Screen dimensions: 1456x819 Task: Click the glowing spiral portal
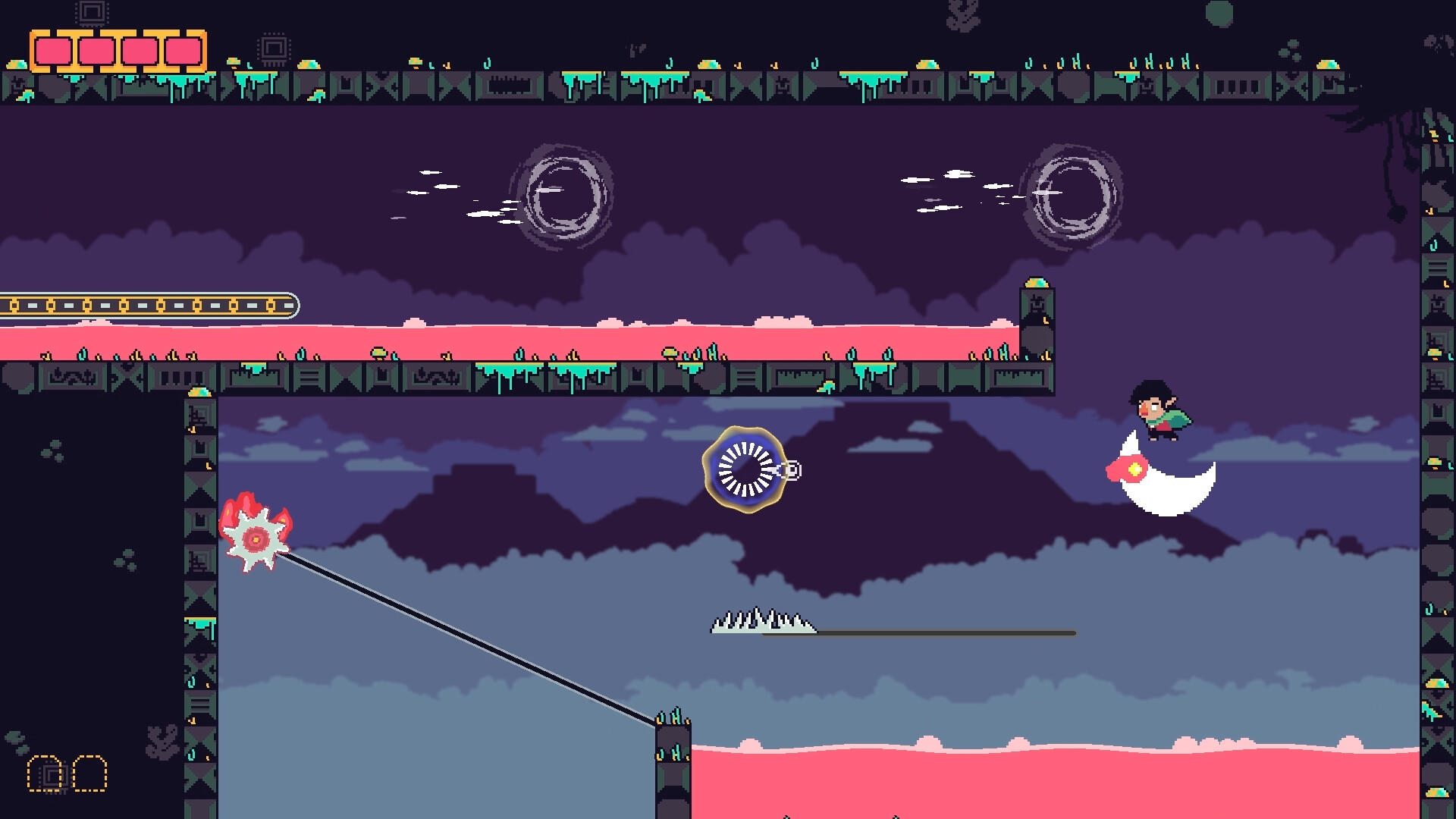point(745,470)
